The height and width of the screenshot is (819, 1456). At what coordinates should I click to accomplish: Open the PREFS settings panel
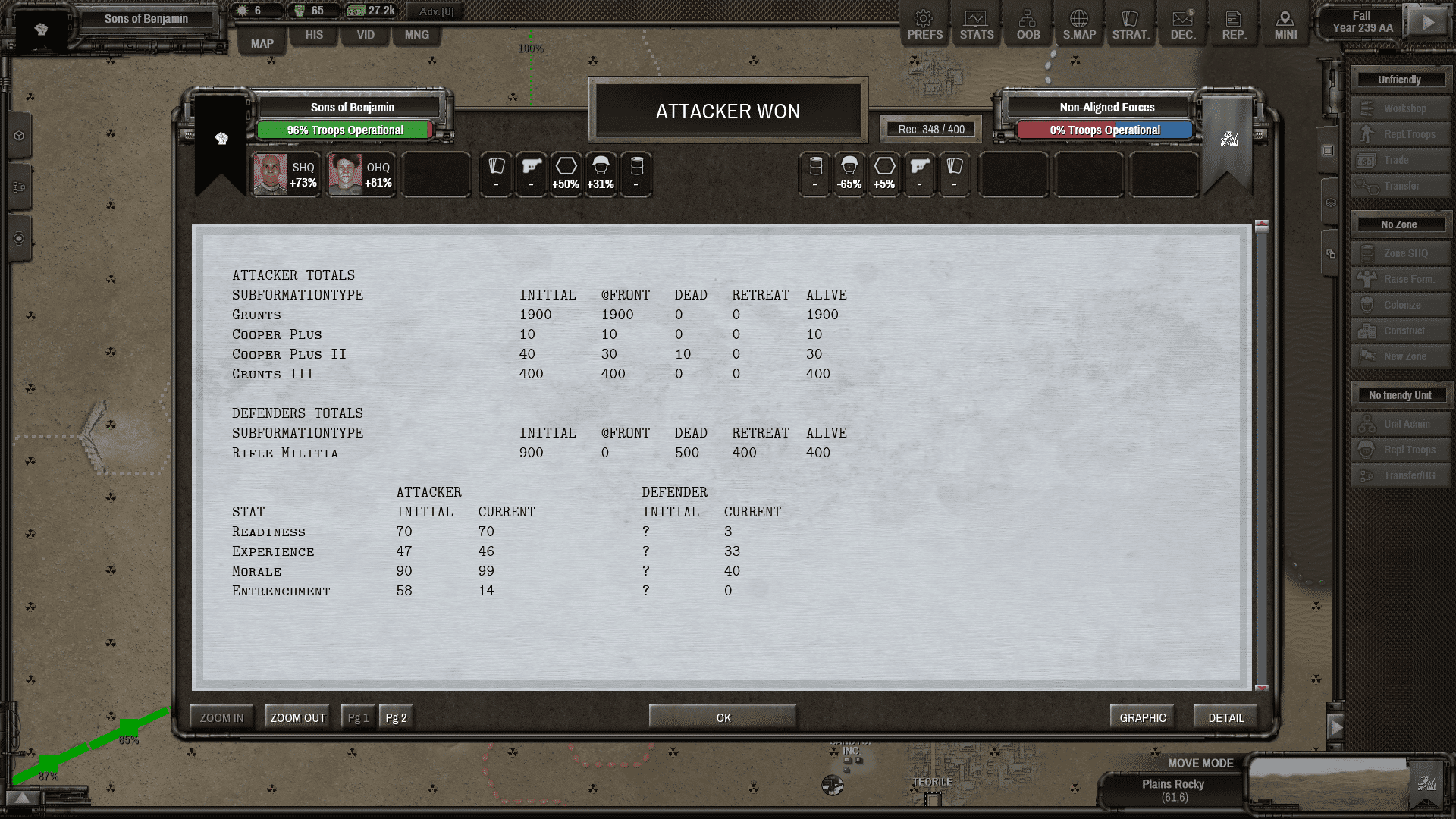click(924, 24)
